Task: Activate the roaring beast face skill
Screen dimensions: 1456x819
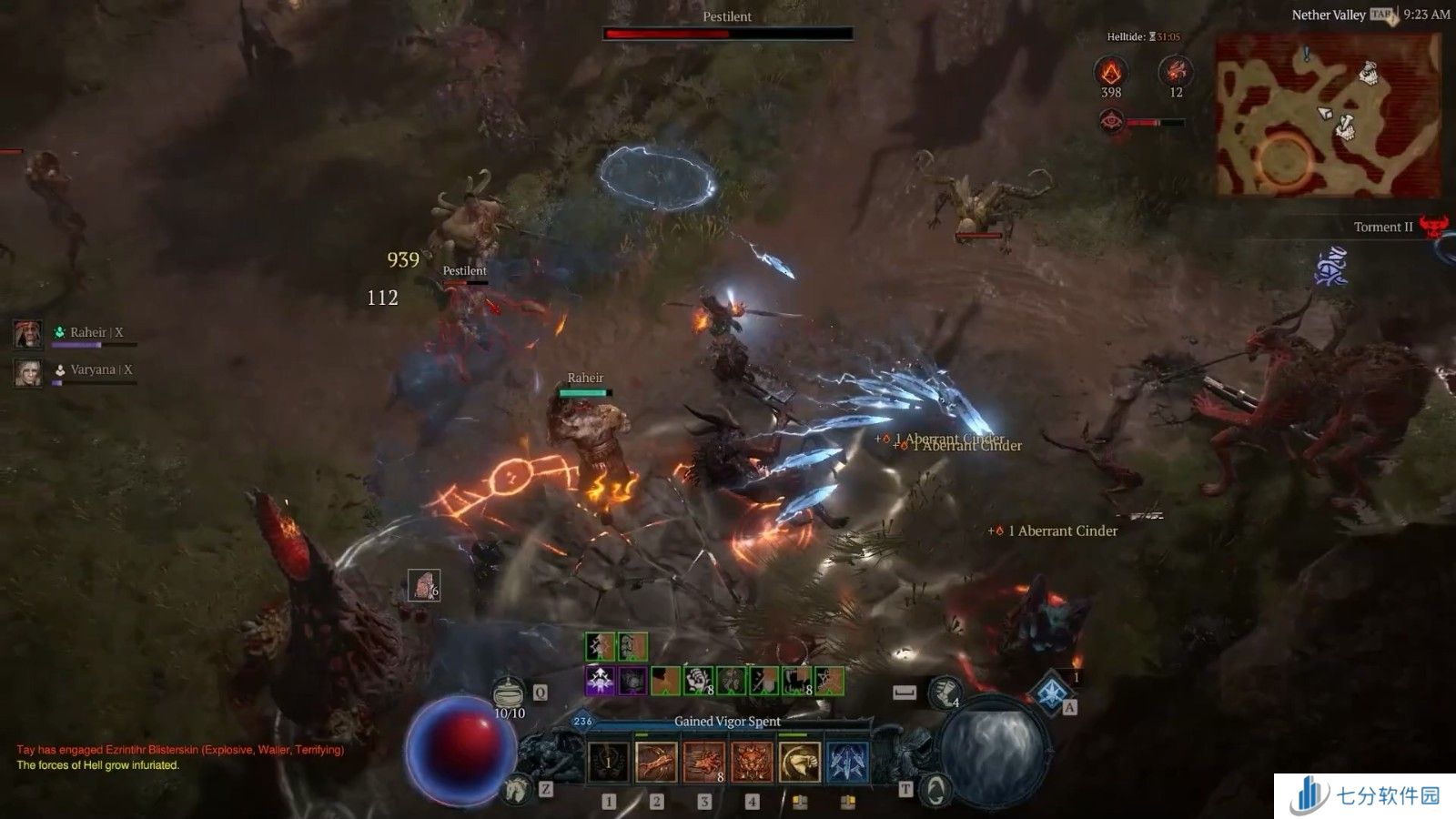Action: click(x=752, y=762)
